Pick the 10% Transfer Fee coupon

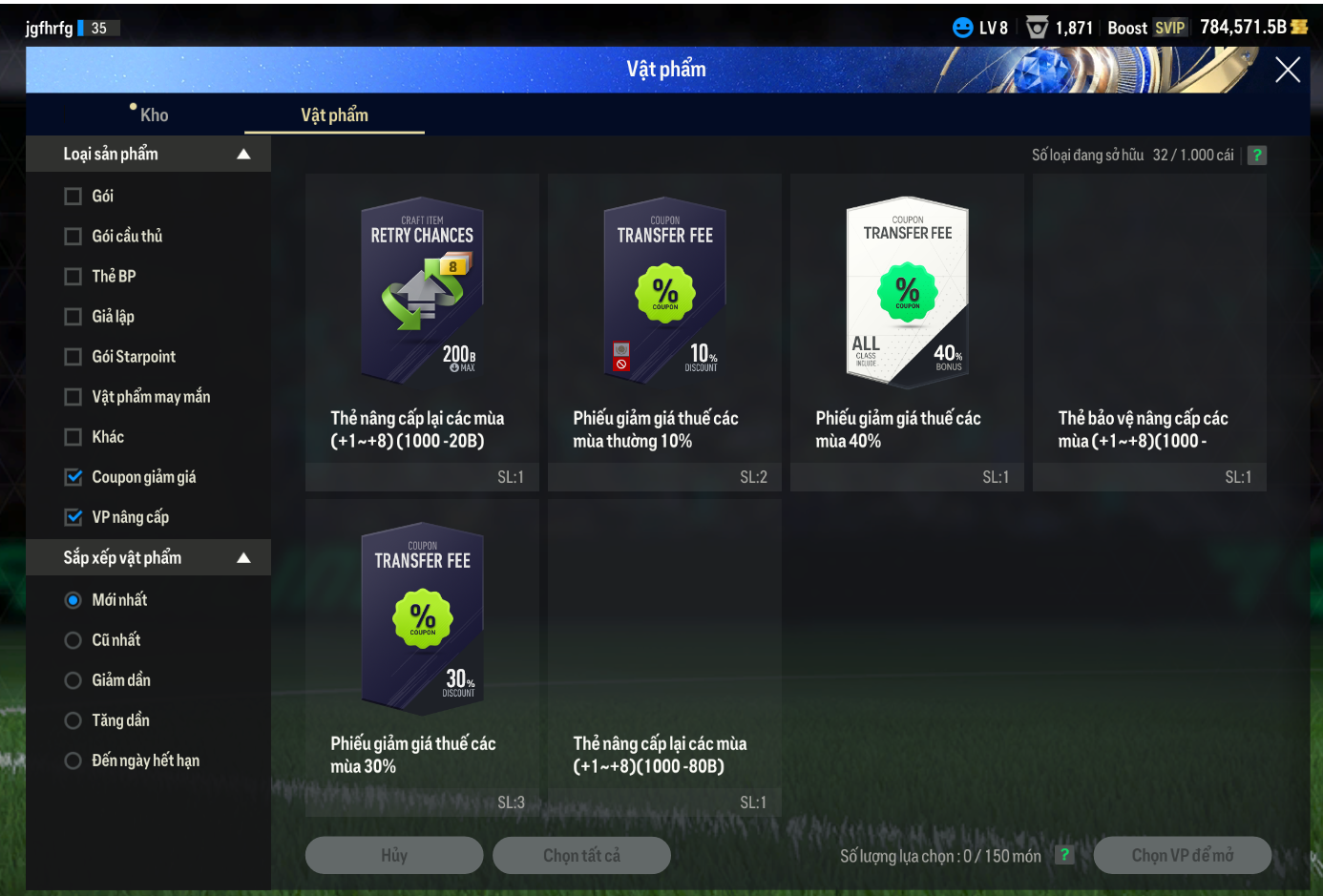[664, 291]
